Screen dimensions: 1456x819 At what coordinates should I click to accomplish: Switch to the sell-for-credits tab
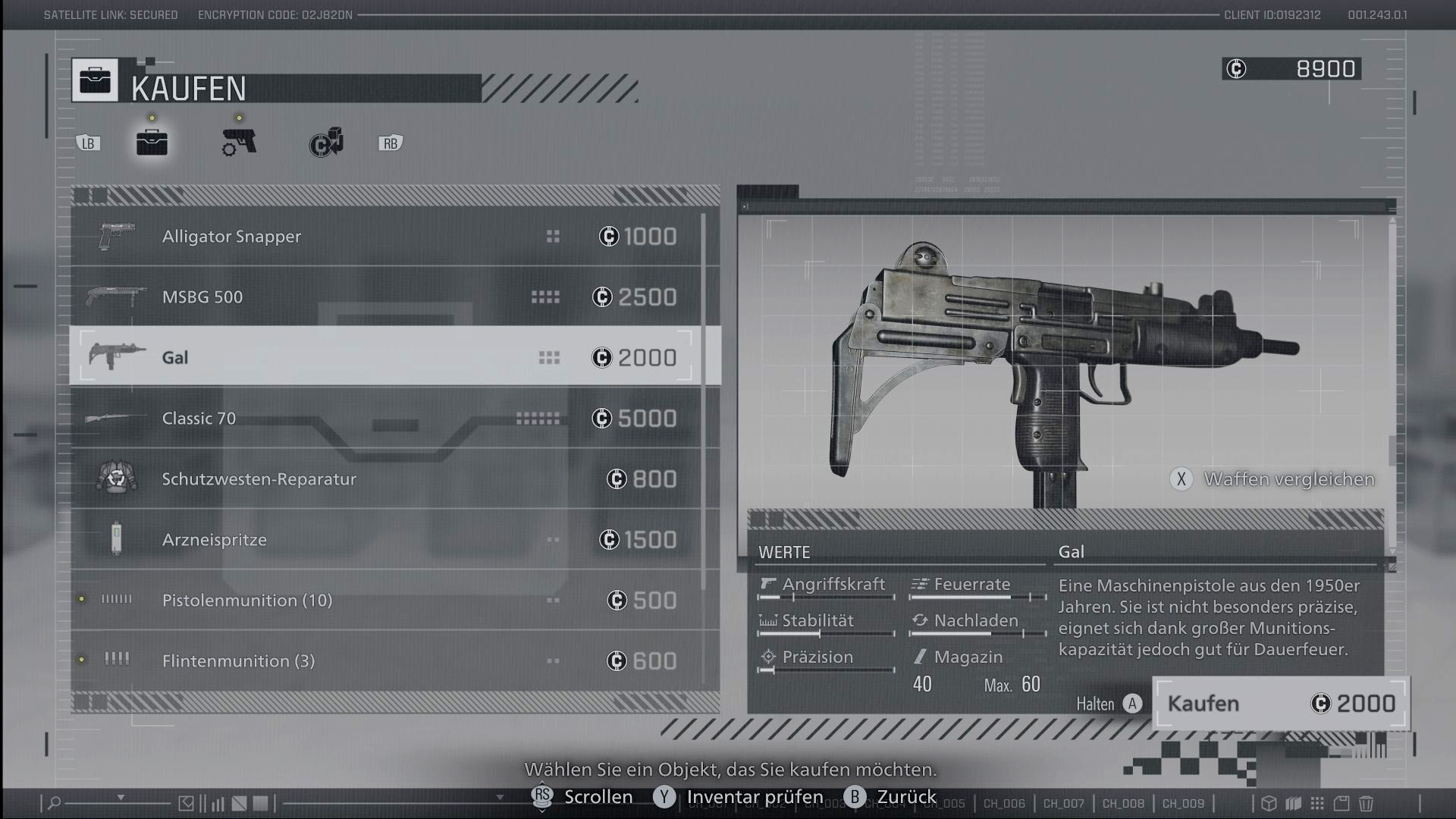click(x=326, y=143)
